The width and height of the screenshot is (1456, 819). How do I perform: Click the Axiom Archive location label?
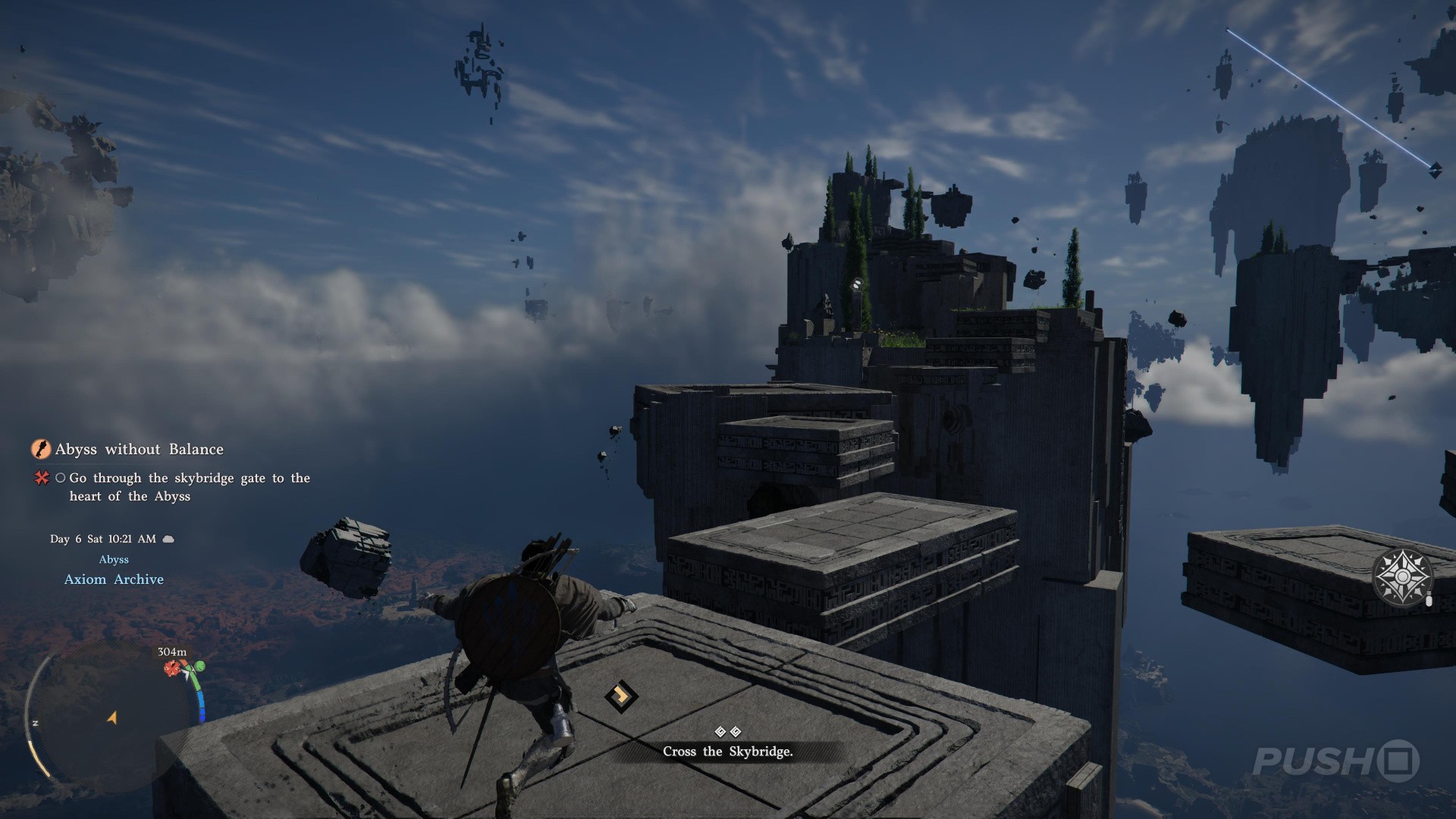pos(114,579)
